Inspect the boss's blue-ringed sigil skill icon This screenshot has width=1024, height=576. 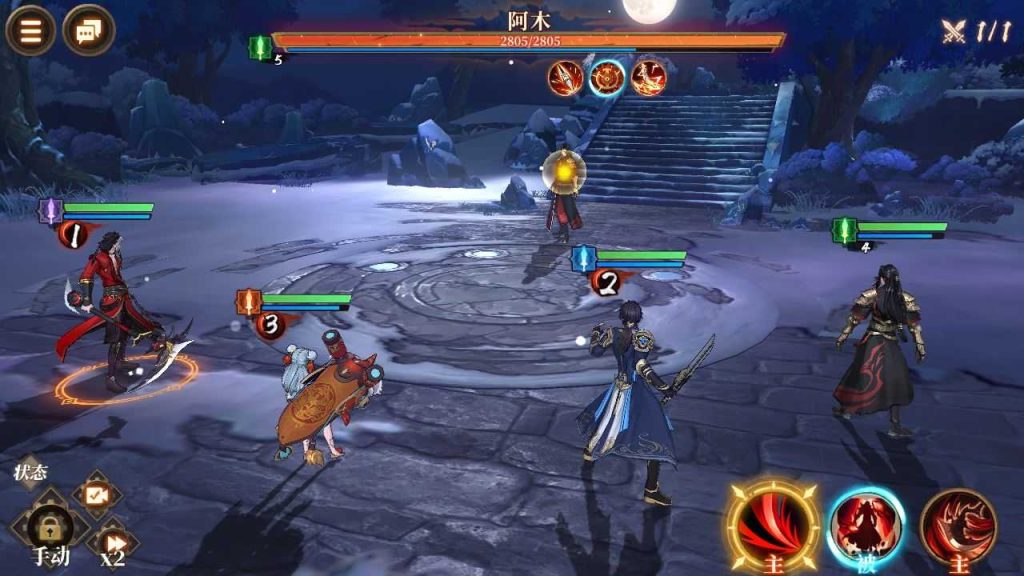point(607,78)
